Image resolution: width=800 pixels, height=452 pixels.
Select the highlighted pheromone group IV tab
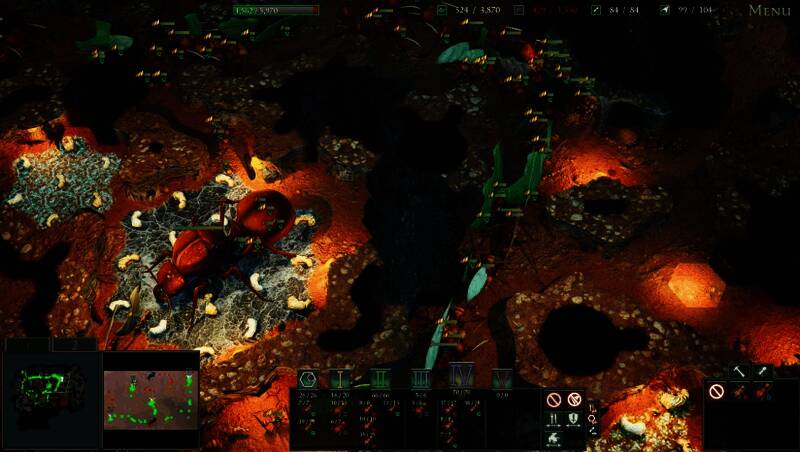point(461,376)
